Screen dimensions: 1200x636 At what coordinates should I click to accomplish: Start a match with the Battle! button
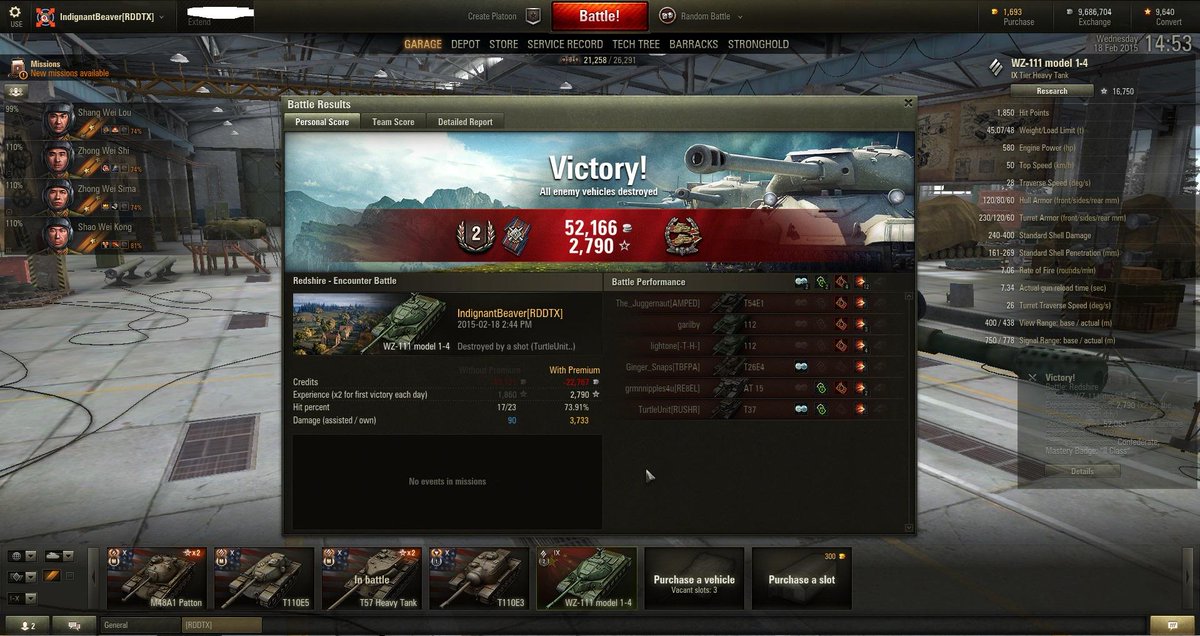(599, 16)
